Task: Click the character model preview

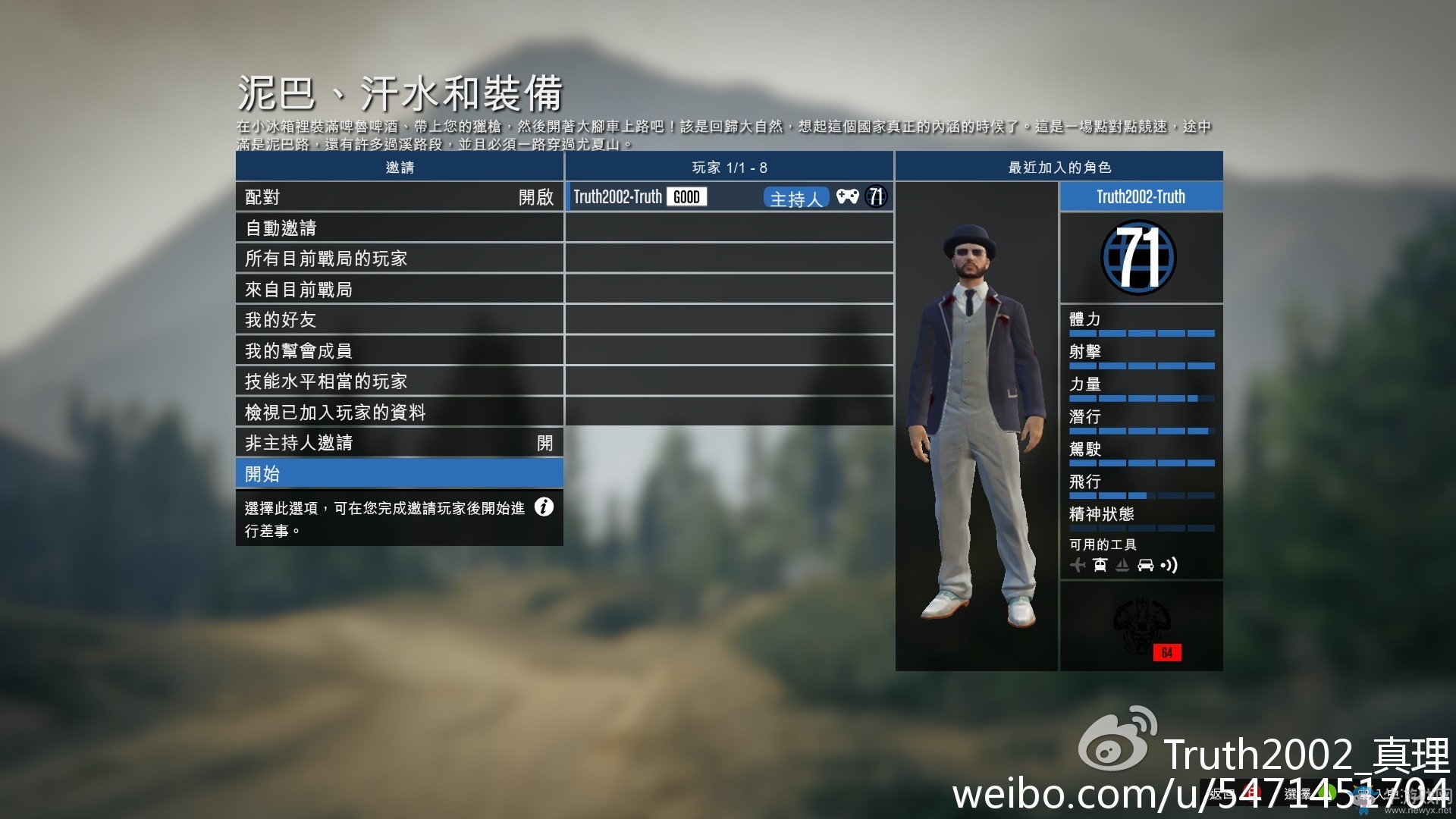Action: (x=977, y=425)
